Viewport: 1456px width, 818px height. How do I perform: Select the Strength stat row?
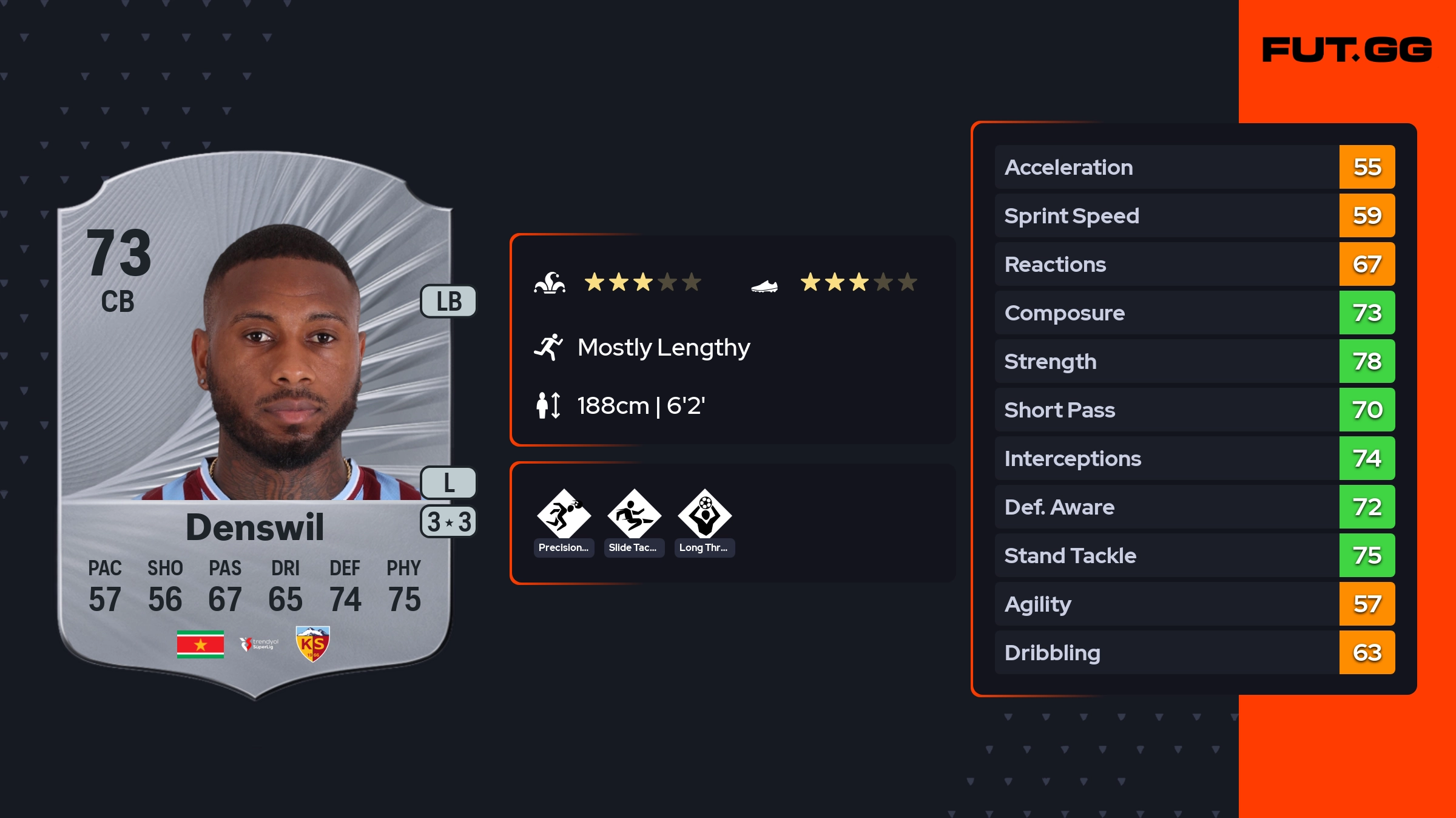click(1194, 362)
